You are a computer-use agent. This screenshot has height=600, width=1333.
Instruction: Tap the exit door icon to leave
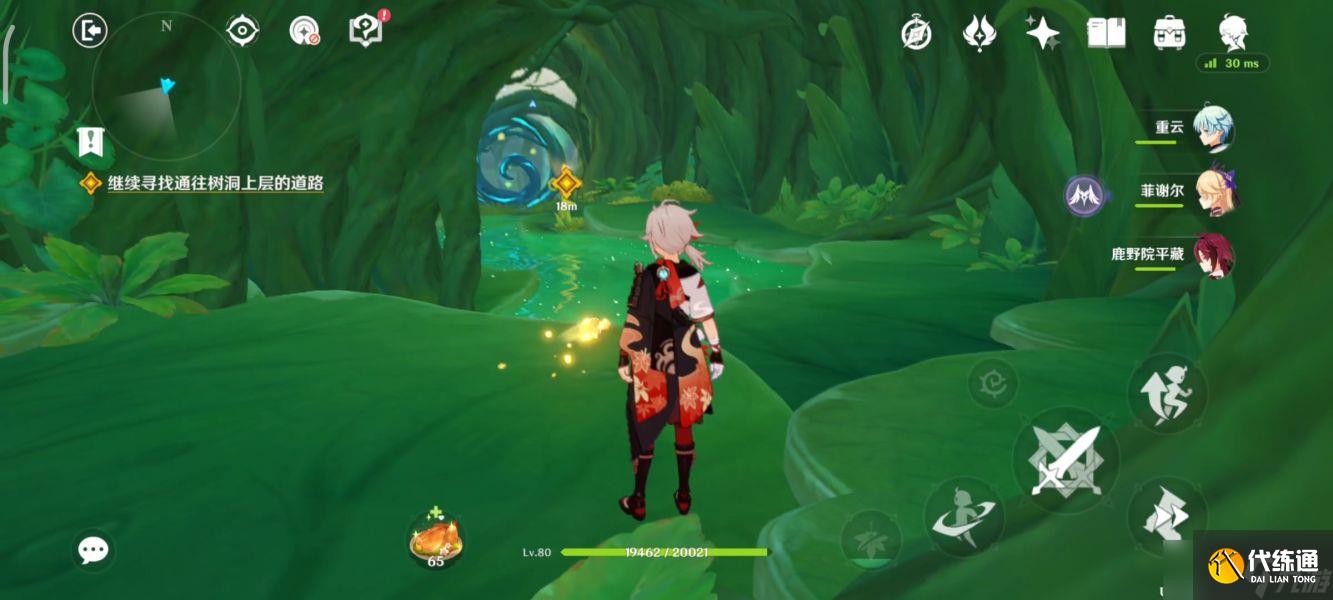pyautogui.click(x=90, y=31)
